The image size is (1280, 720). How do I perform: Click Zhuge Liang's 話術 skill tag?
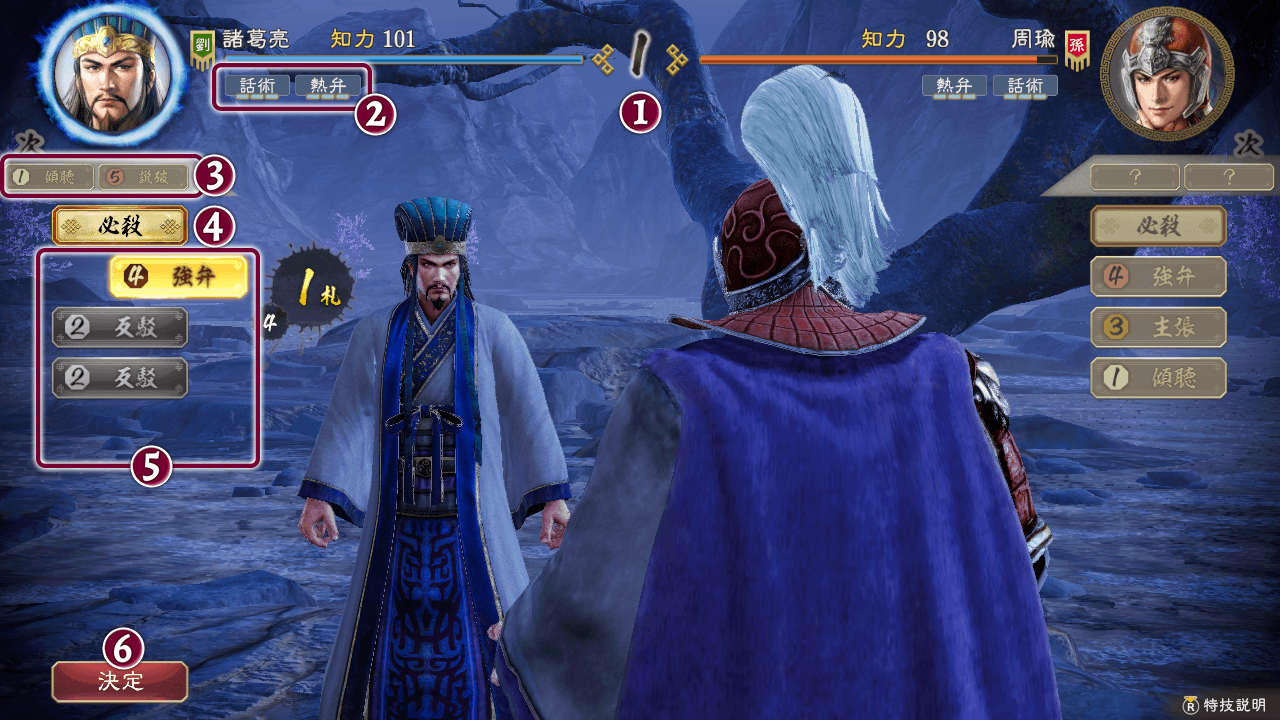[x=257, y=86]
